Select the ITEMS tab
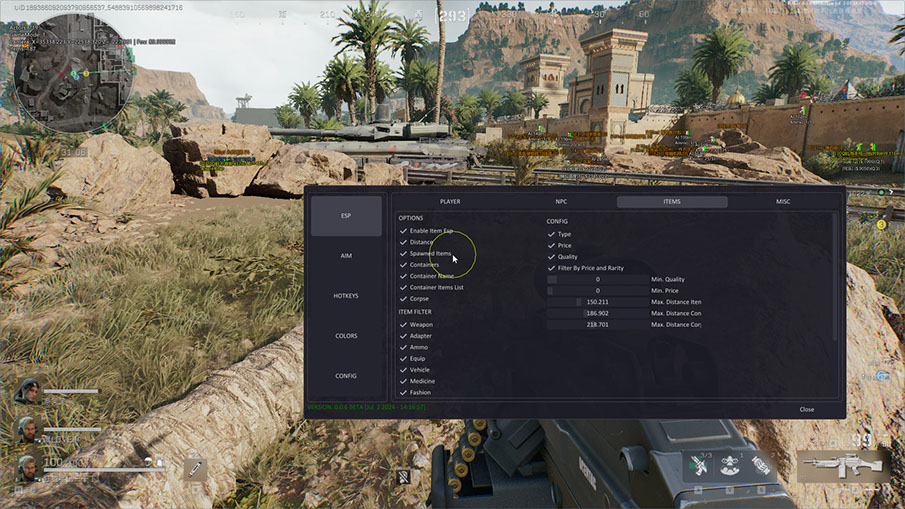Viewport: 905px width, 509px height. point(672,202)
